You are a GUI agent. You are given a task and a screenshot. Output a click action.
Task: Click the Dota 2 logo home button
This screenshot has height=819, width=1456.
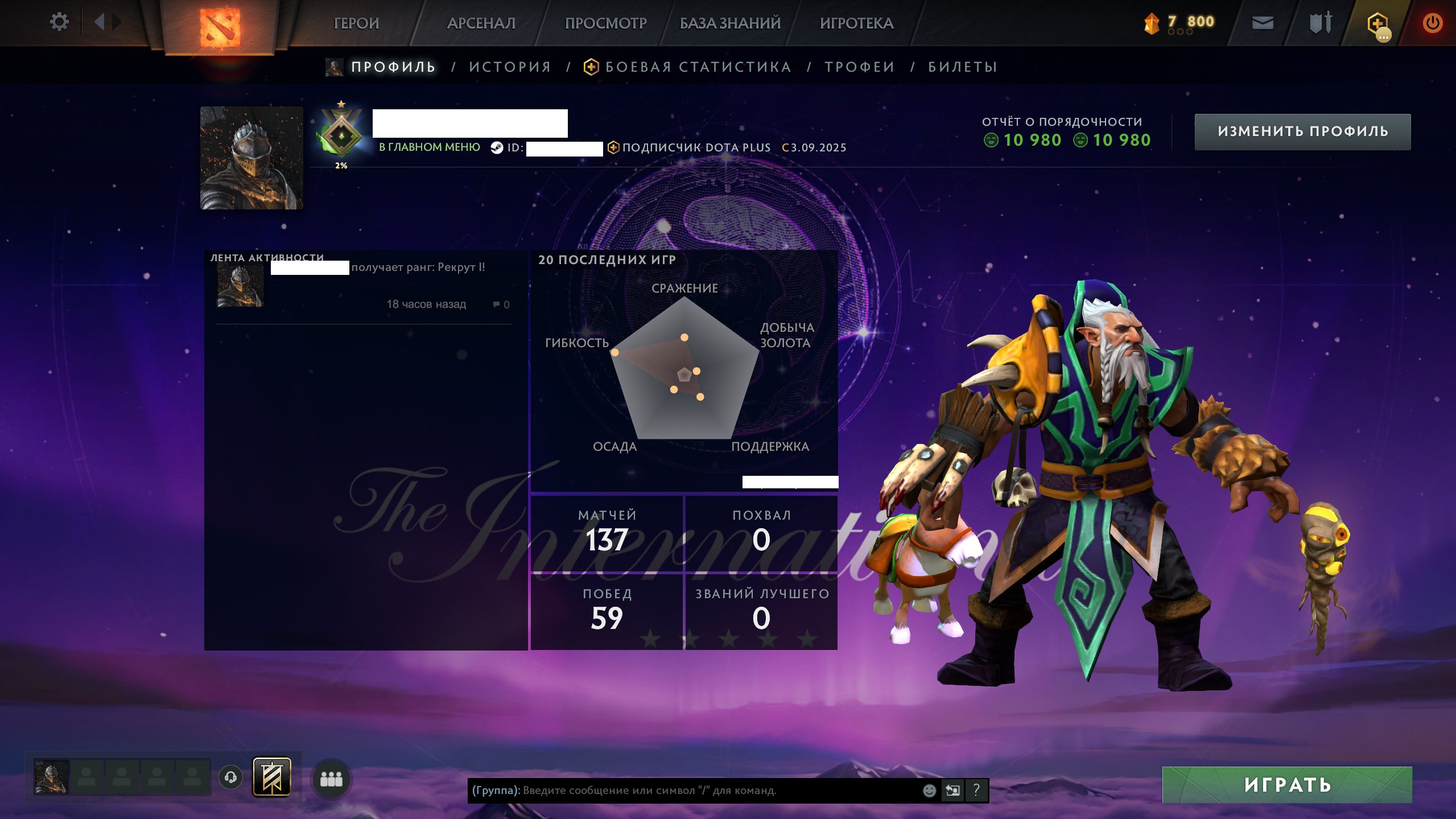(x=220, y=27)
